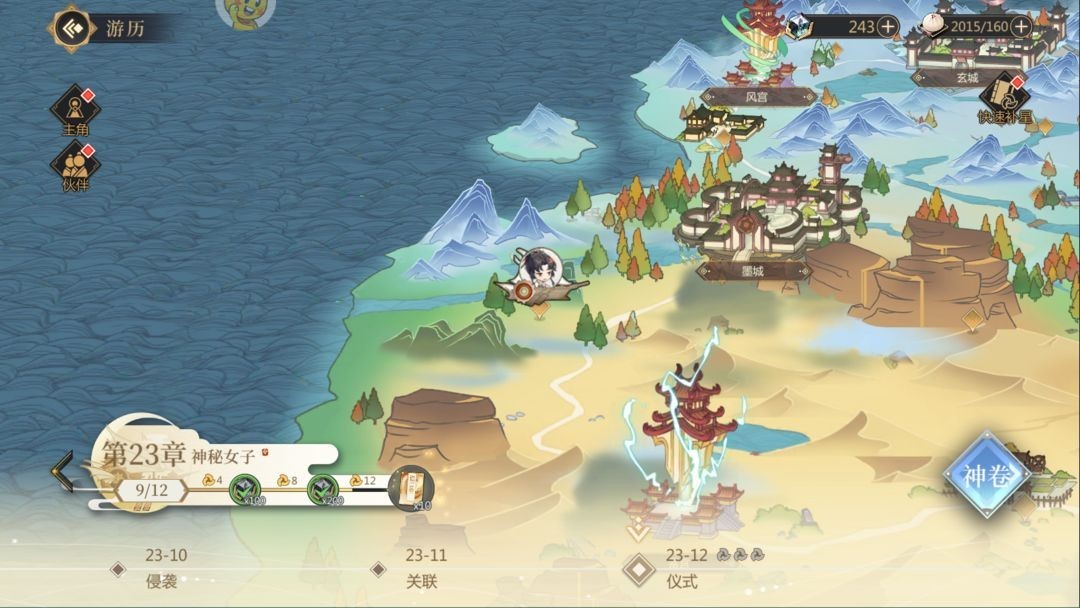This screenshot has height=608, width=1080.
Task: Select the 墨城 location label
Action: coord(752,271)
